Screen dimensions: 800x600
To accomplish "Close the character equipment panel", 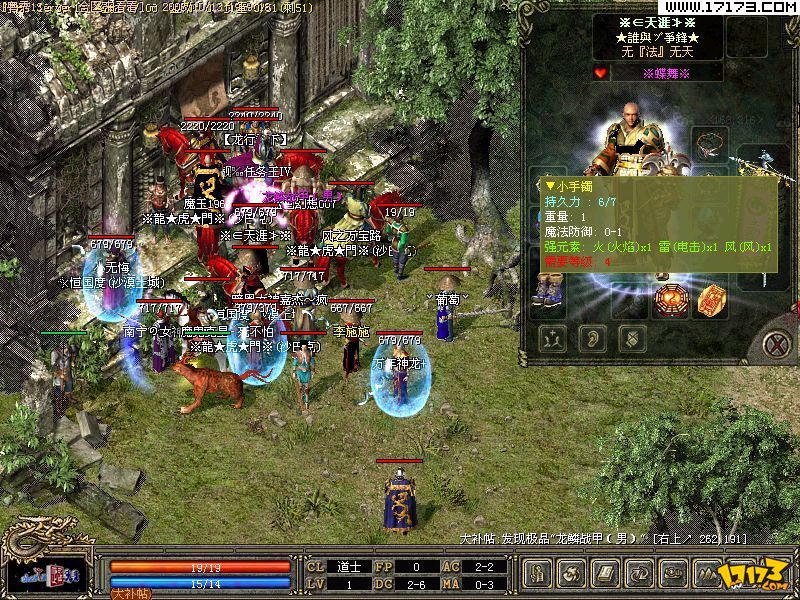I will pos(775,345).
